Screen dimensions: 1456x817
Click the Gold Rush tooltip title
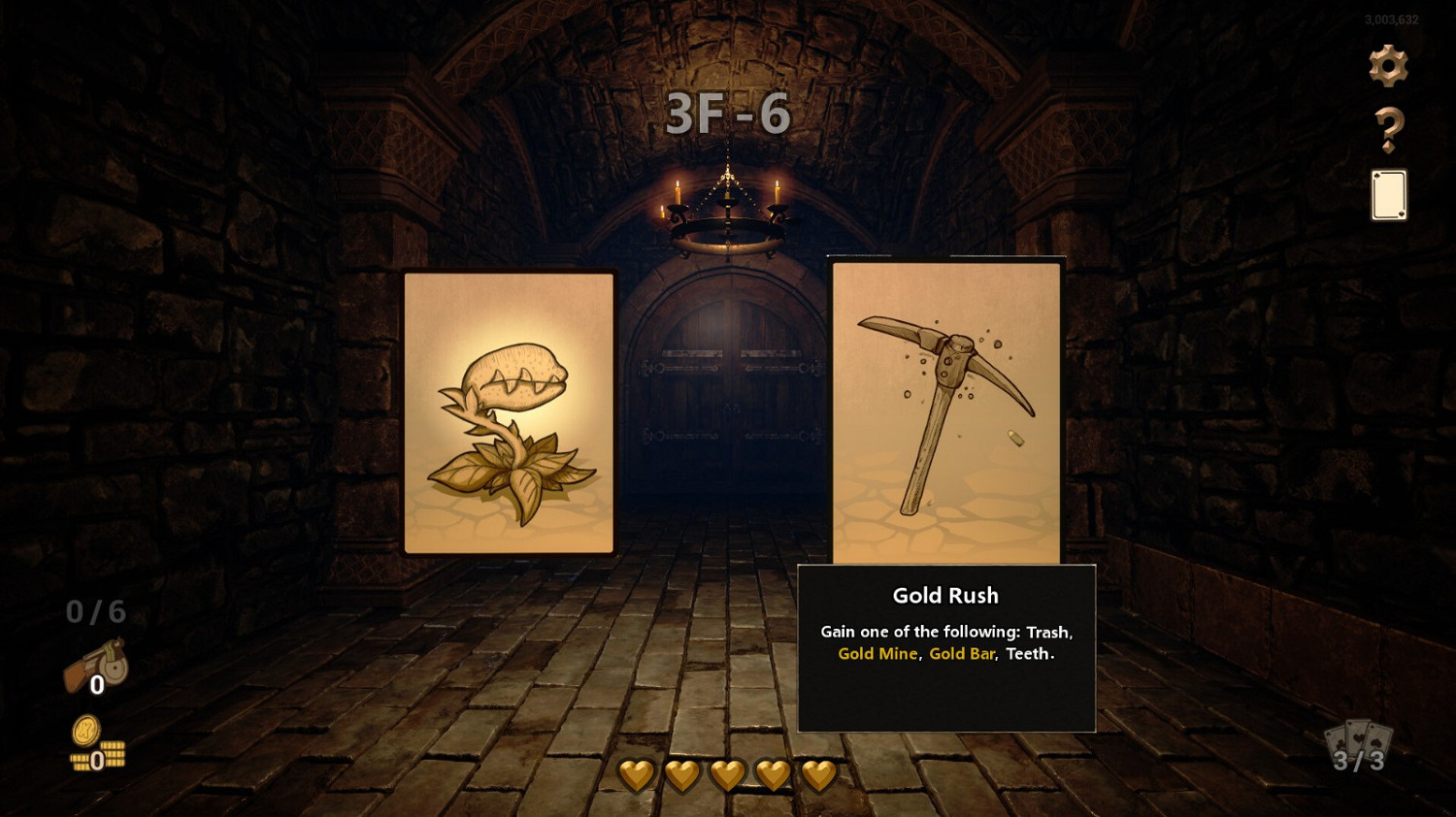click(945, 596)
